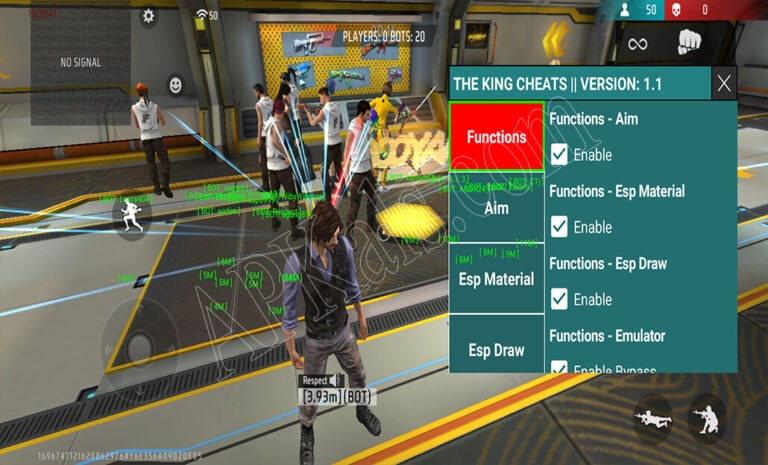Toggle Enable under Functions - Esp Material

point(560,227)
